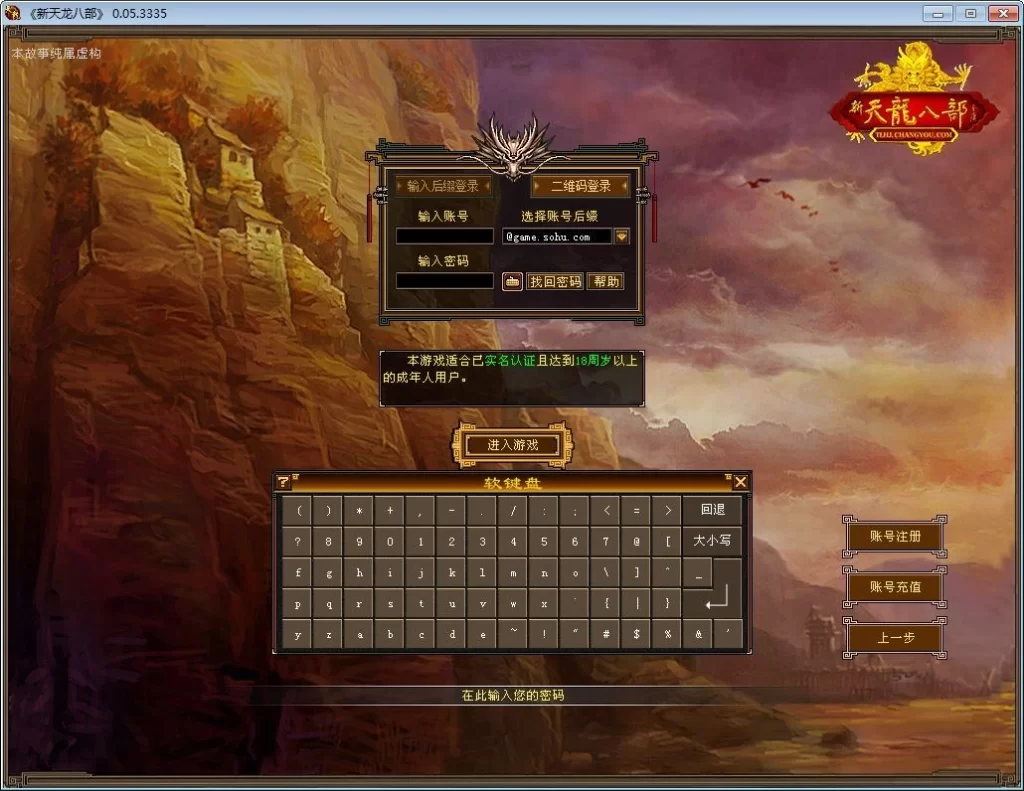Toggle 大小写 letter case
The image size is (1024, 791).
pos(712,541)
